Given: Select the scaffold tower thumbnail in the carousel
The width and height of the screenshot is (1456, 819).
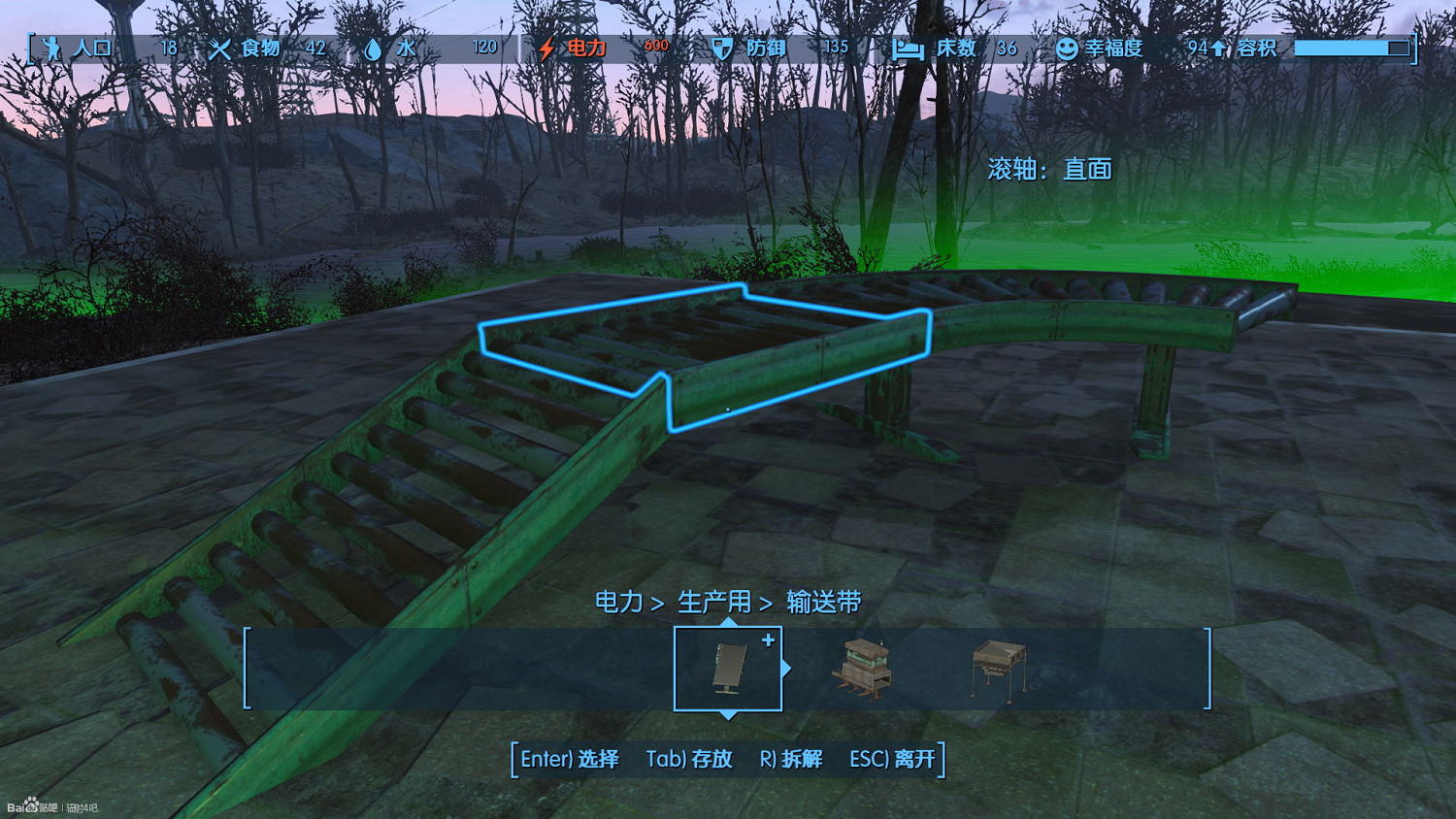Looking at the screenshot, I should click(863, 670).
